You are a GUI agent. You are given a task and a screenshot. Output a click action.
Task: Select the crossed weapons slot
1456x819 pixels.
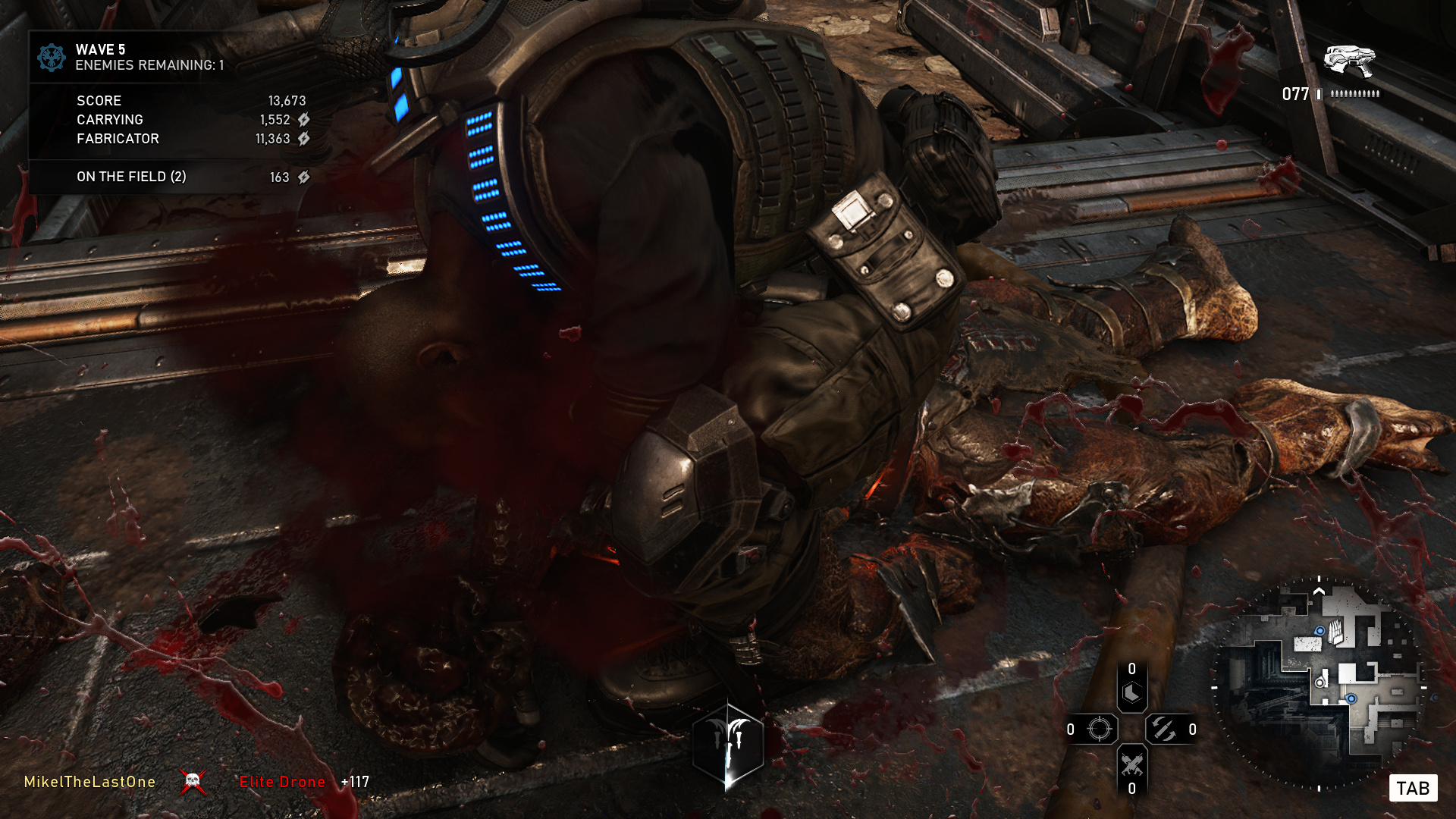pos(1131,764)
